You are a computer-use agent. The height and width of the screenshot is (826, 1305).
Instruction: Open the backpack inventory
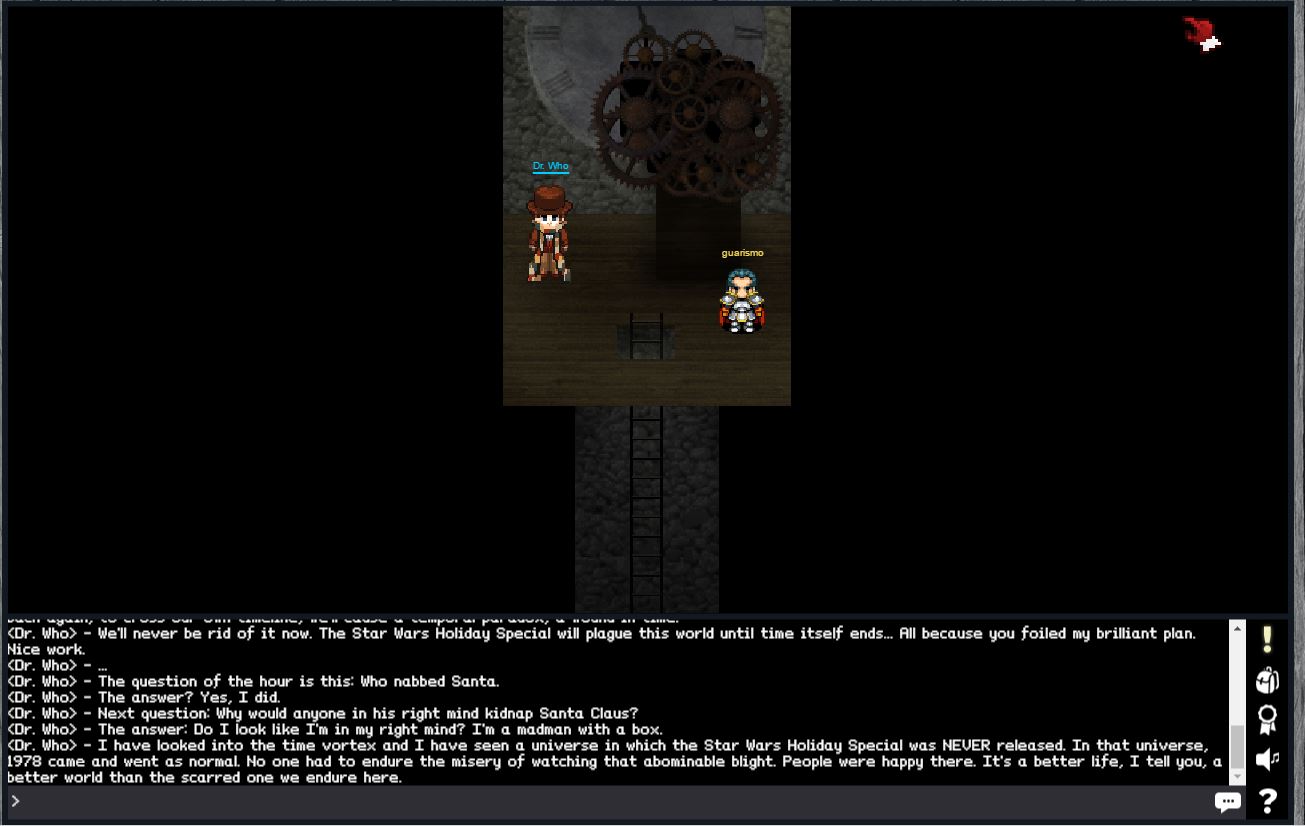pos(1267,680)
